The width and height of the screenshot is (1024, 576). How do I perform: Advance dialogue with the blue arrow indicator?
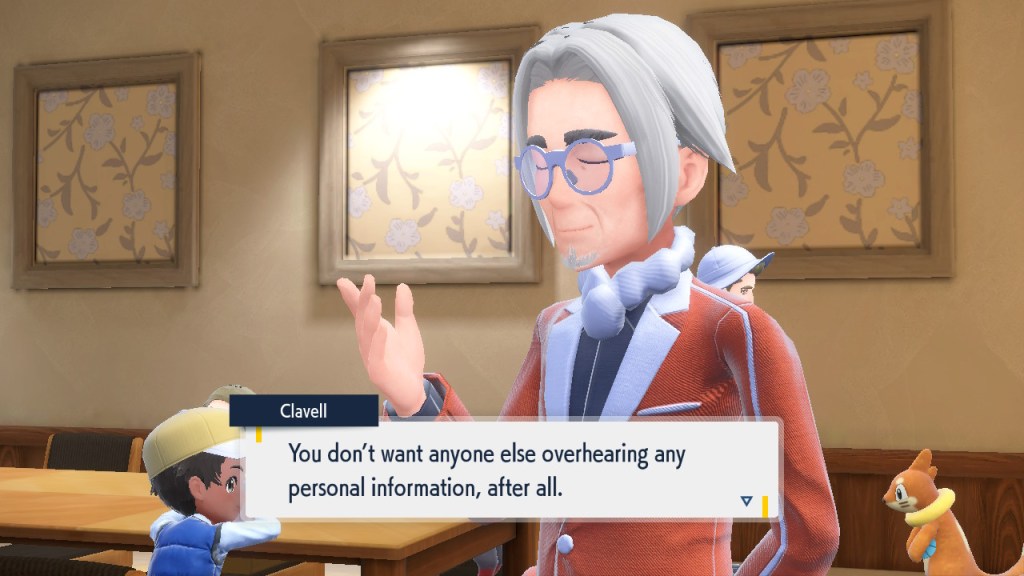[x=746, y=500]
